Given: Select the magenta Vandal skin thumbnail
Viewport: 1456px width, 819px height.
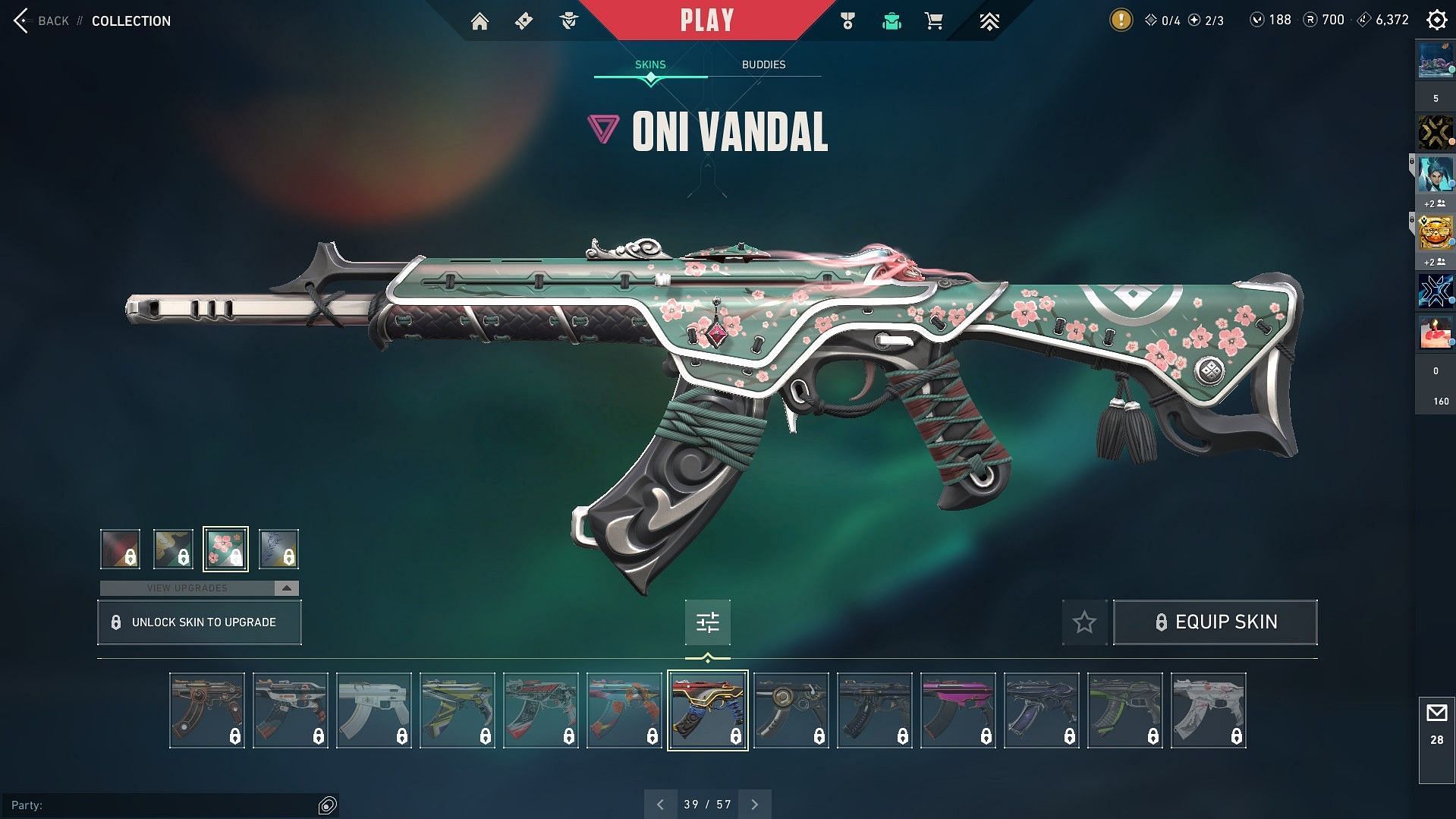Looking at the screenshot, I should (958, 710).
